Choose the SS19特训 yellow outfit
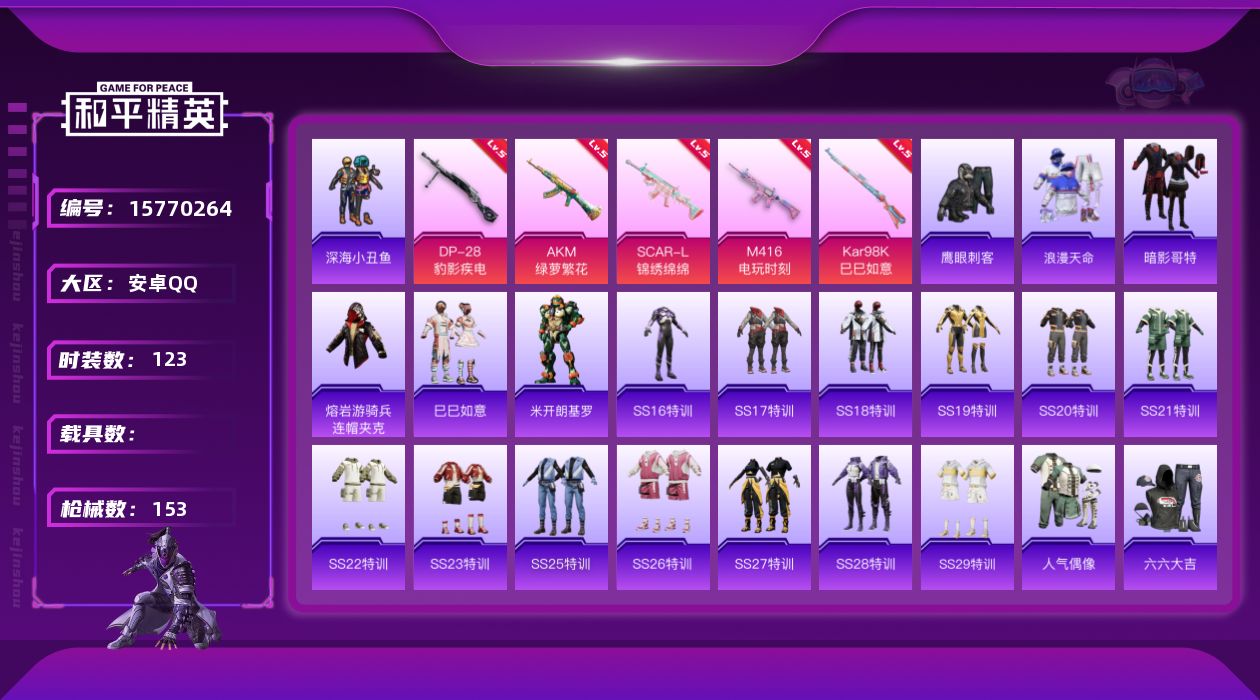1260x700 pixels. coord(967,364)
